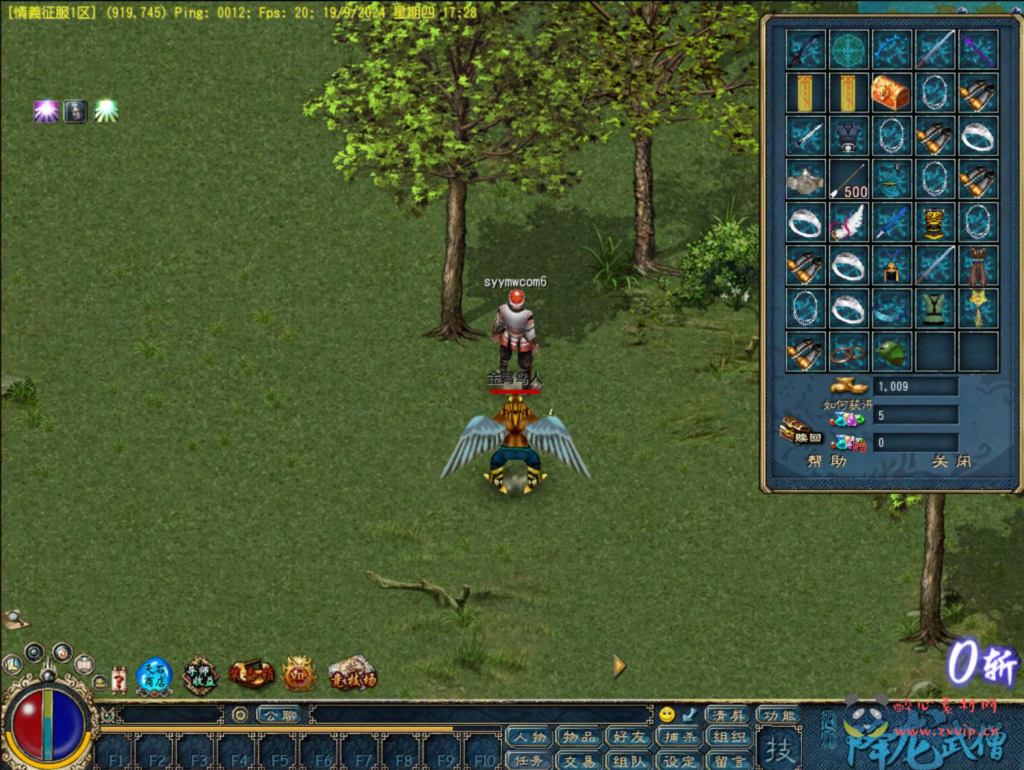Open the 人物 character panel
This screenshot has width=1024, height=770.
coord(528,738)
